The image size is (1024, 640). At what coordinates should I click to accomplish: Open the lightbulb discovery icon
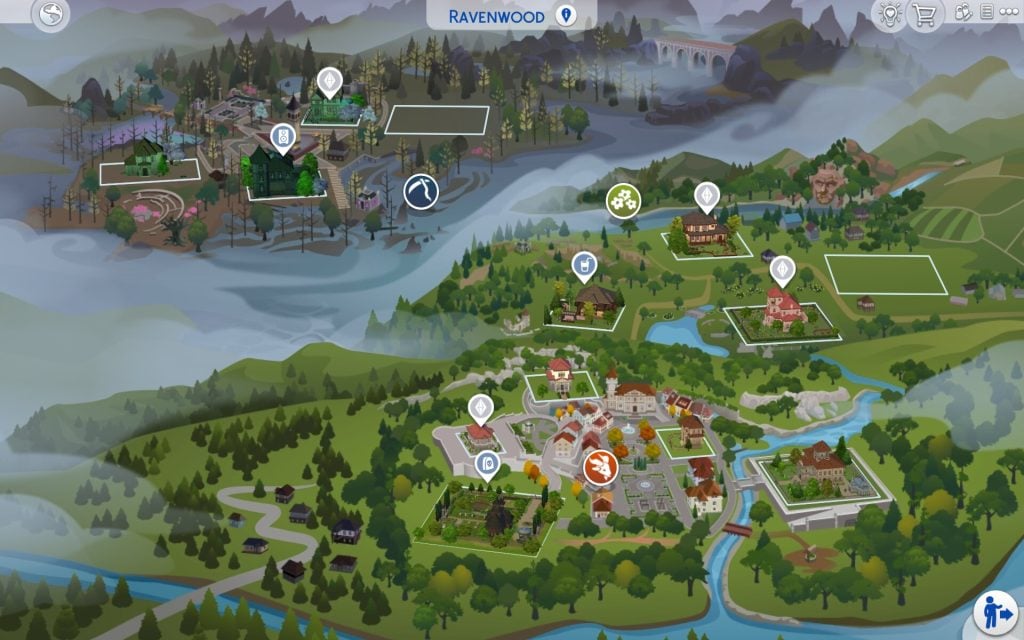click(x=888, y=14)
